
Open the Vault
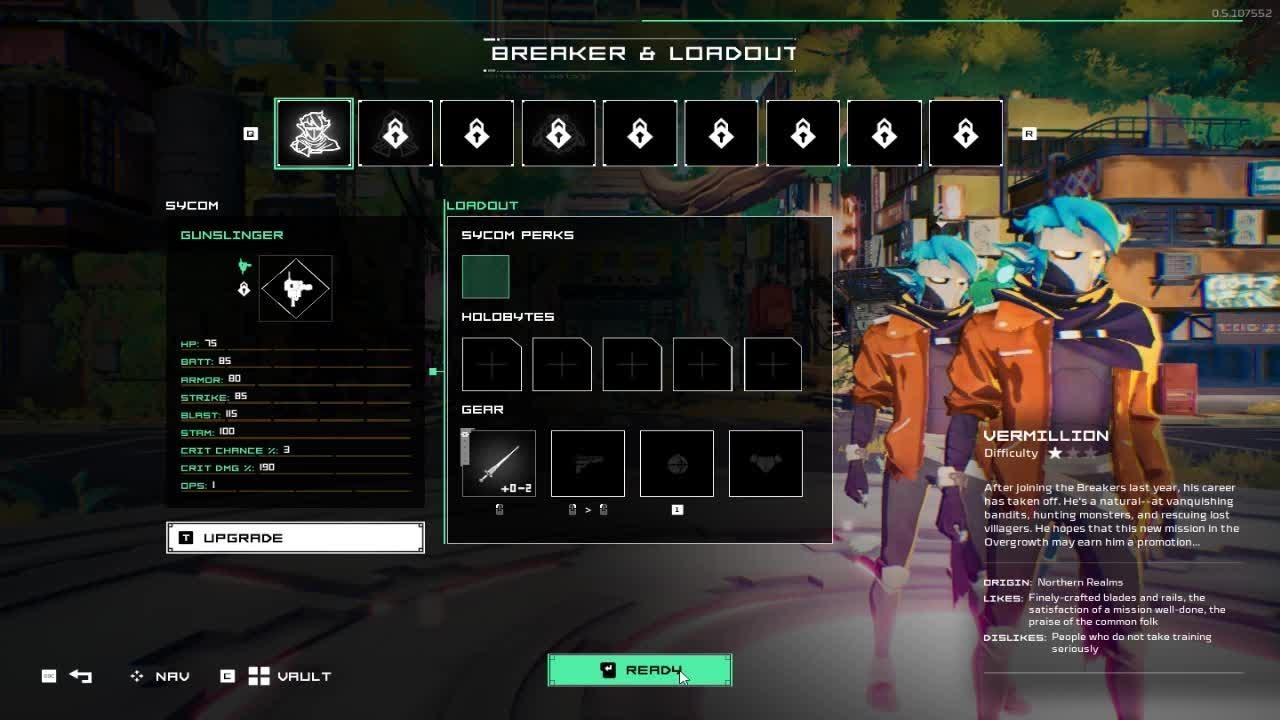tap(290, 676)
